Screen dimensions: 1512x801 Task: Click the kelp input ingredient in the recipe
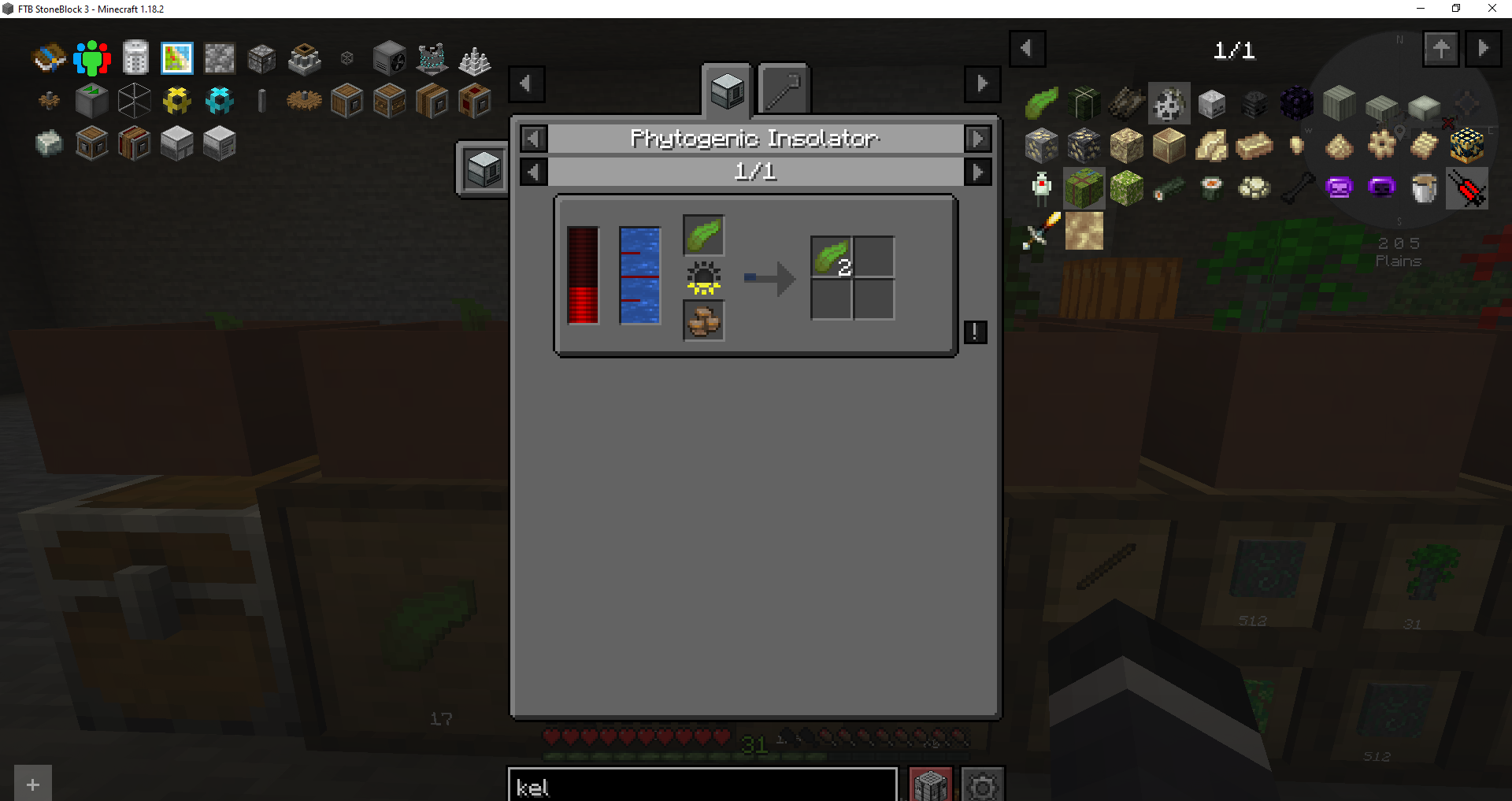[703, 235]
